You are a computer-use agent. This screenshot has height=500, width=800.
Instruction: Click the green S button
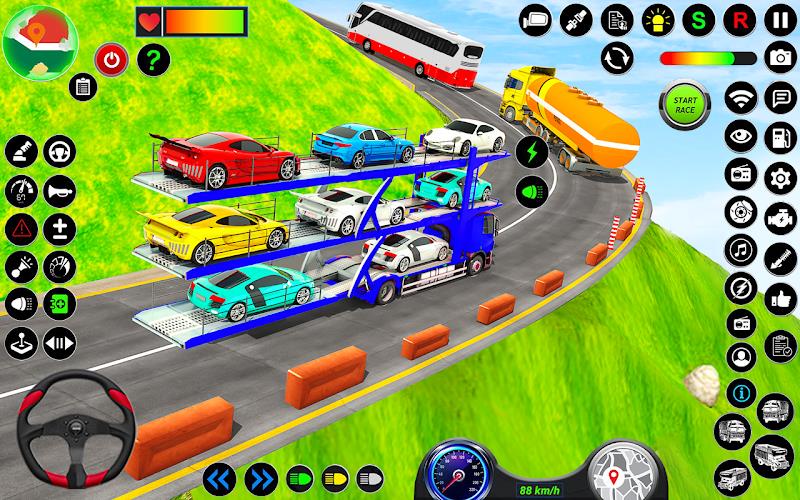point(699,19)
